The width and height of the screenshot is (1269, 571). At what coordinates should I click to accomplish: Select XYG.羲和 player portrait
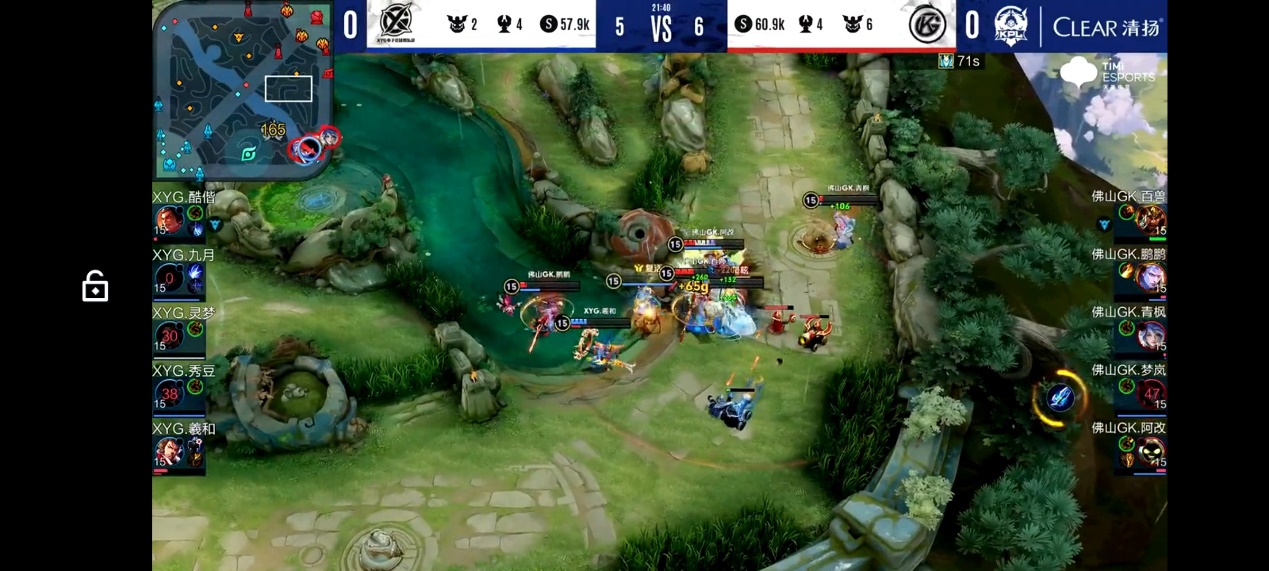click(169, 452)
